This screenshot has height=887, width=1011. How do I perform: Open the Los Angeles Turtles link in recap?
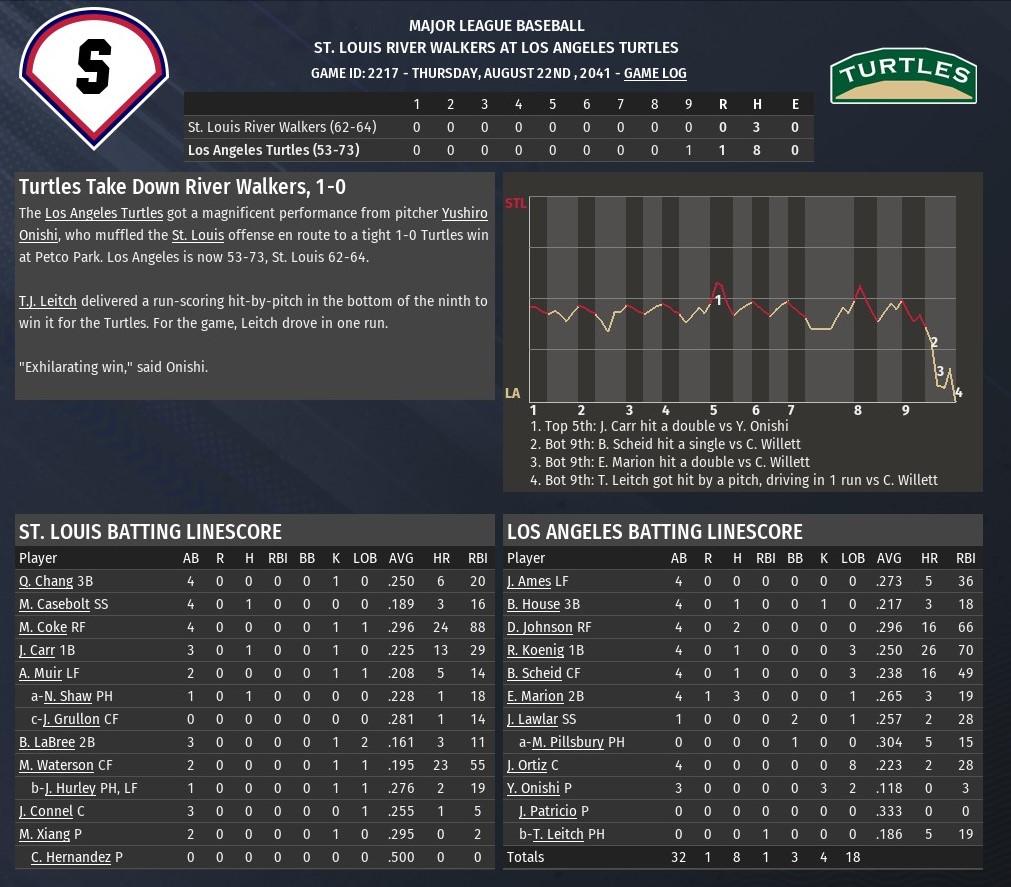[104, 213]
